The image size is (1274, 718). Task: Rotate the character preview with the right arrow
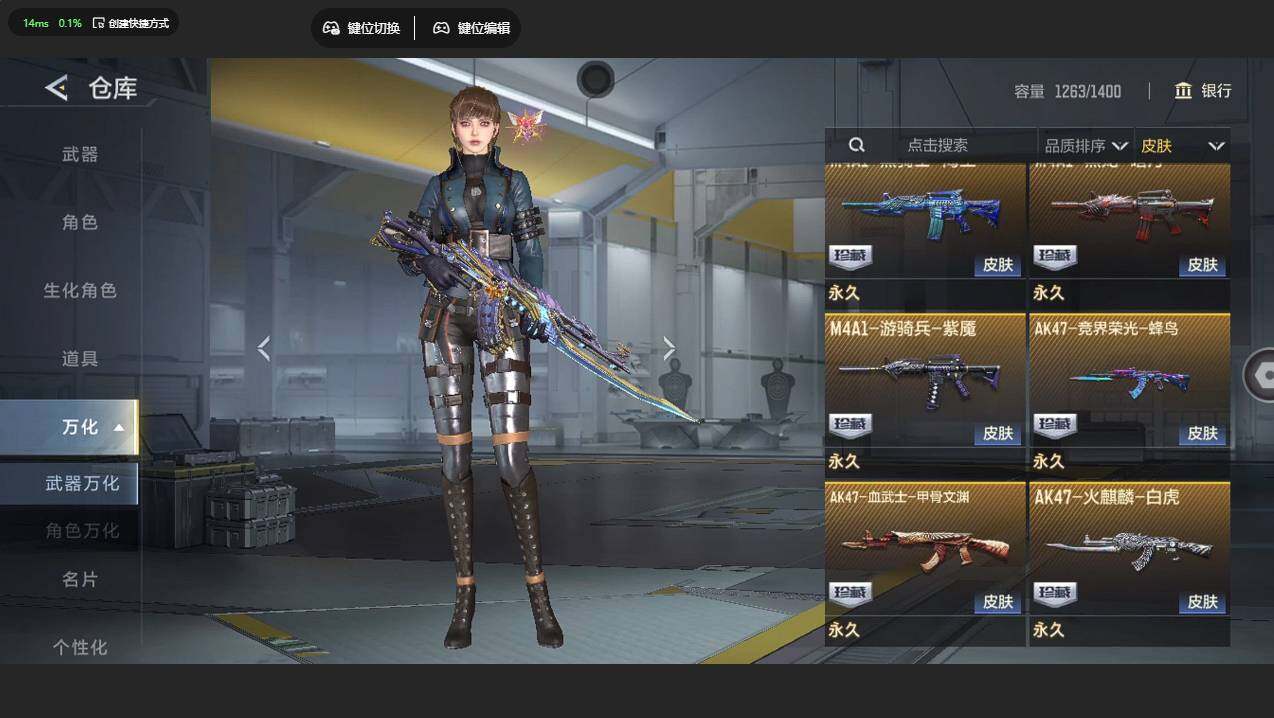point(669,348)
